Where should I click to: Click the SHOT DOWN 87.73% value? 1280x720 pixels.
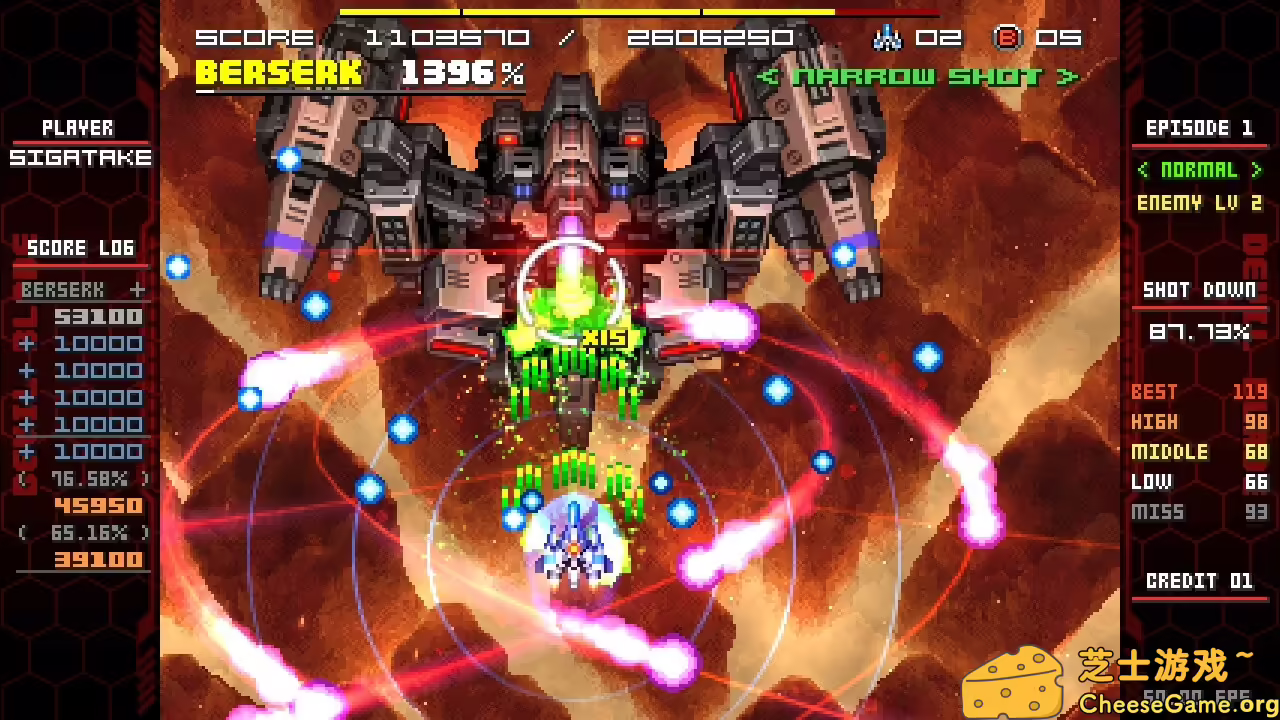click(x=1200, y=332)
